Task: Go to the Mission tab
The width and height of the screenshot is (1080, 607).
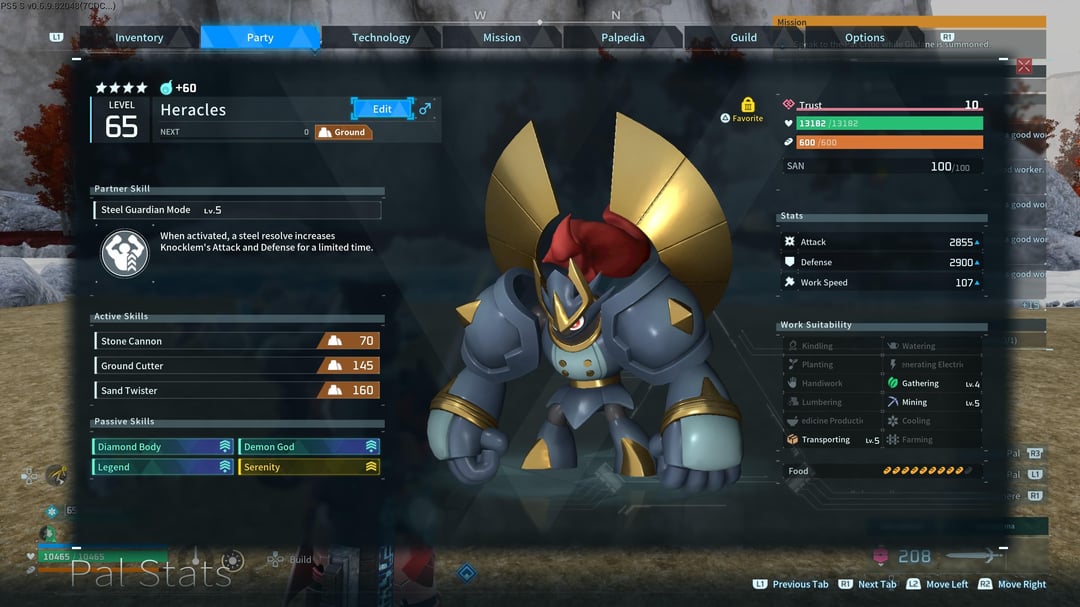Action: click(502, 38)
